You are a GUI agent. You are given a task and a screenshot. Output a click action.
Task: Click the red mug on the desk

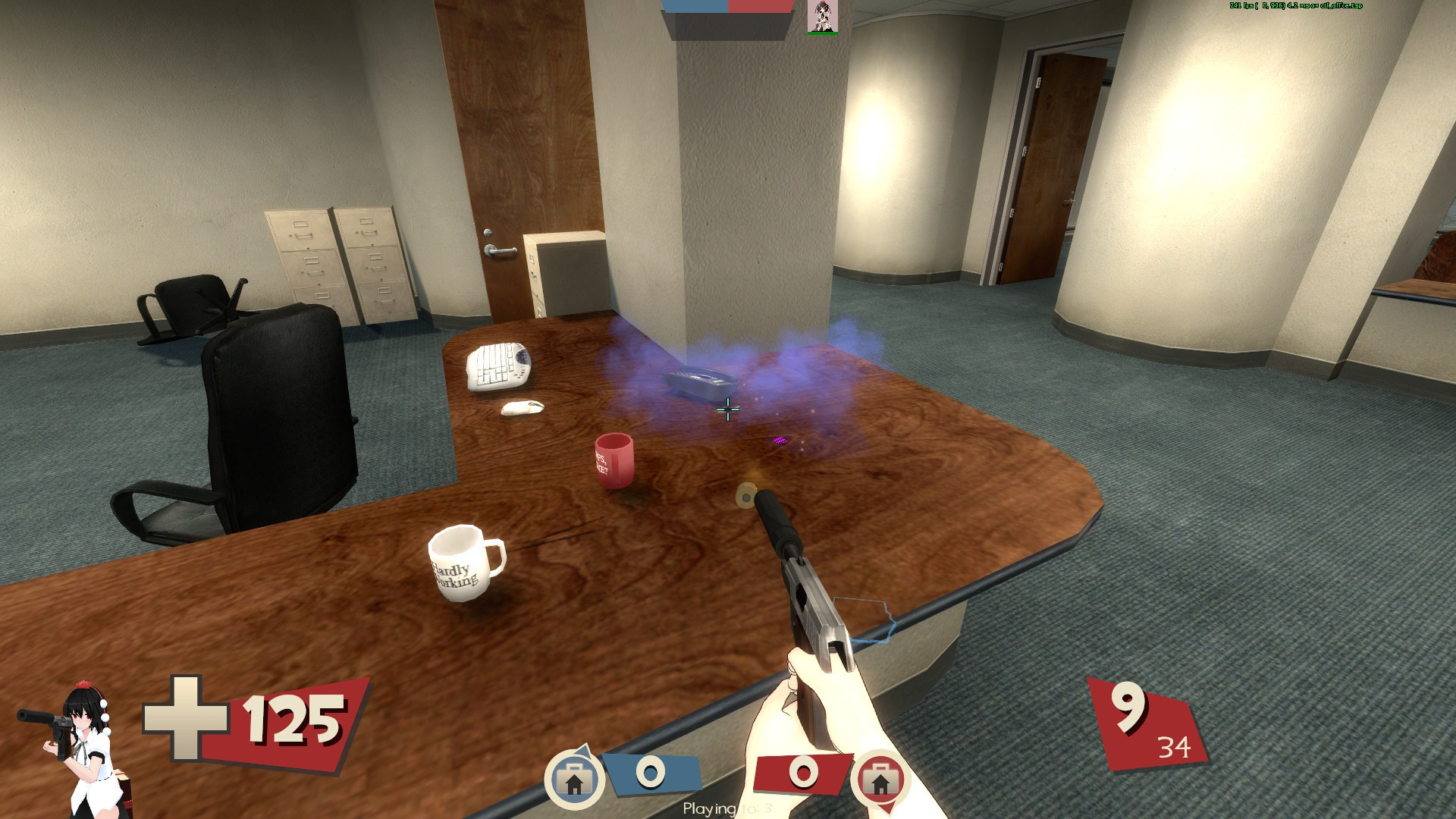[614, 461]
